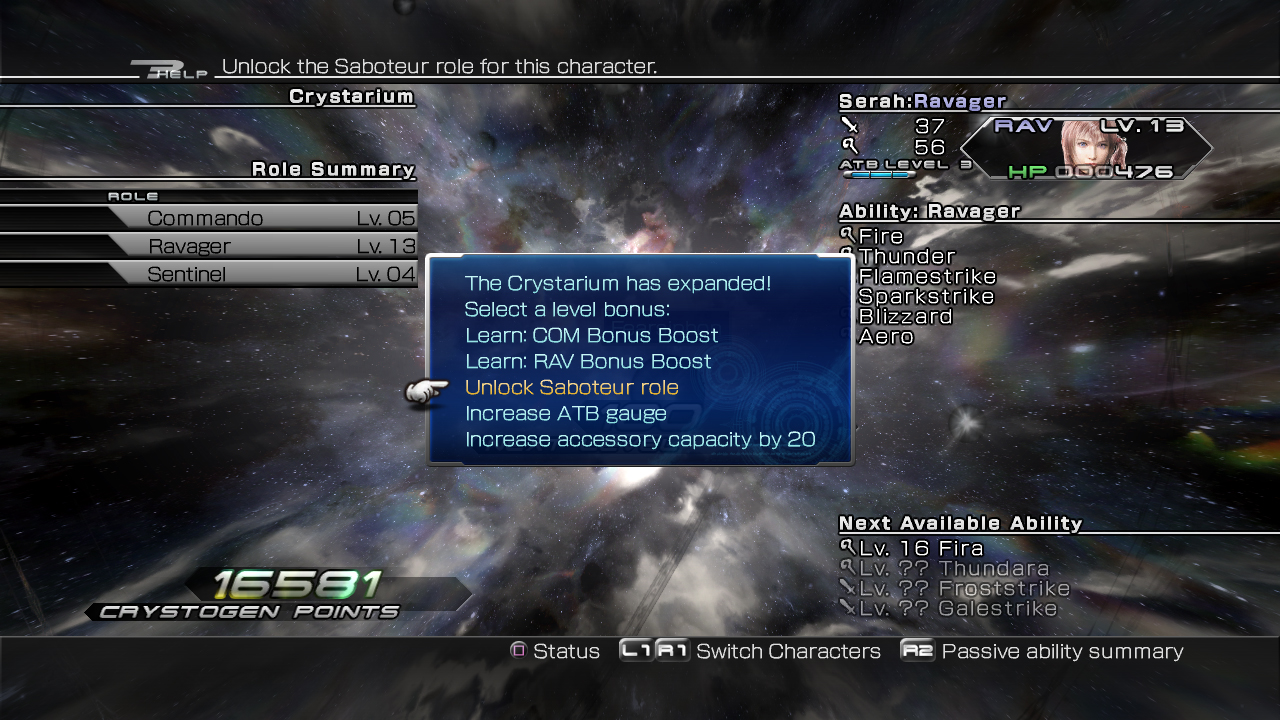1280x720 pixels.
Task: Select the Fire ability entry
Action: (881, 237)
